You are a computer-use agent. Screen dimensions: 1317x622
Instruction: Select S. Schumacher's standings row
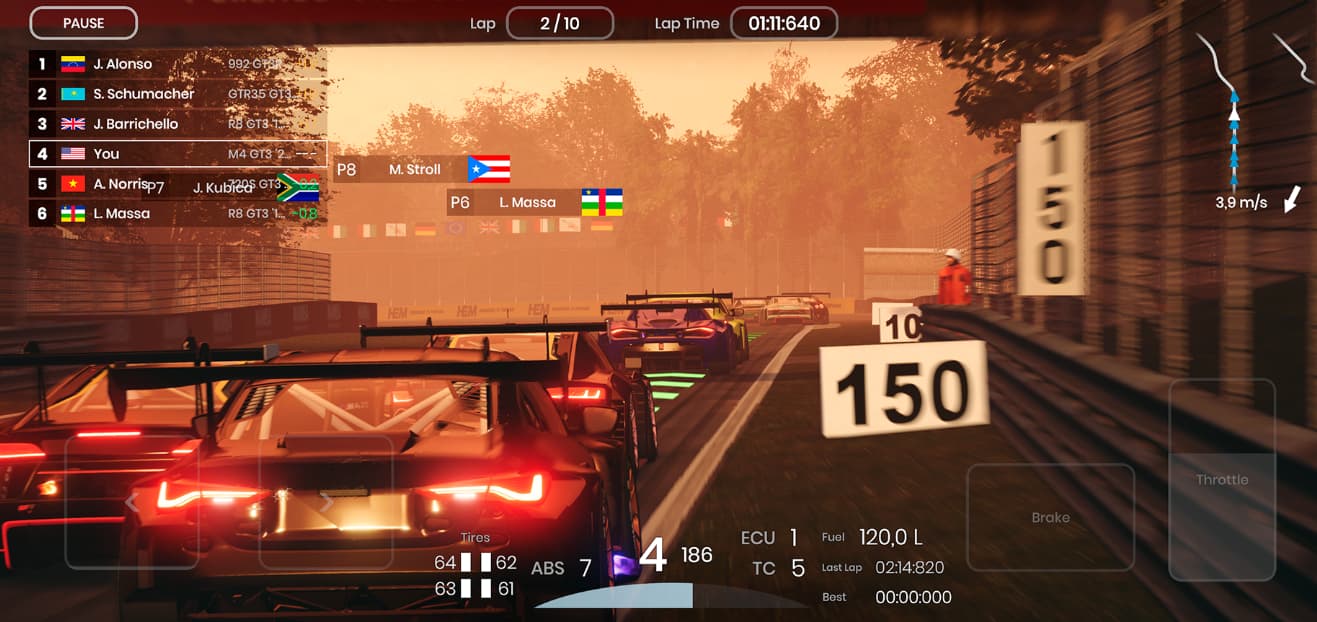pos(177,94)
